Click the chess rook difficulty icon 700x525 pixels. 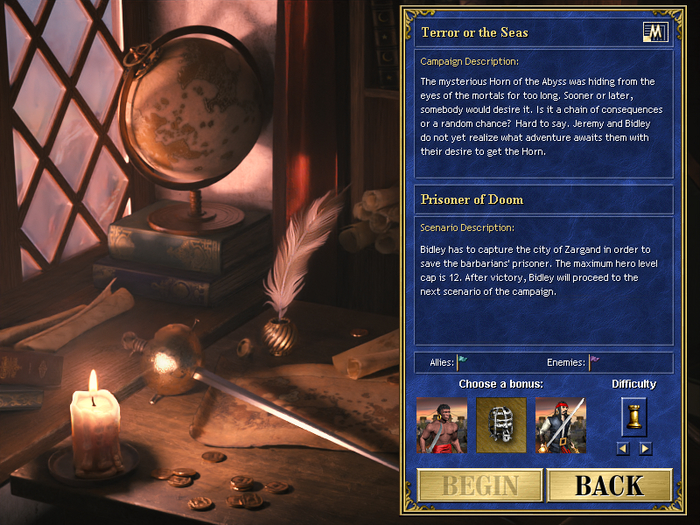pyautogui.click(x=634, y=414)
